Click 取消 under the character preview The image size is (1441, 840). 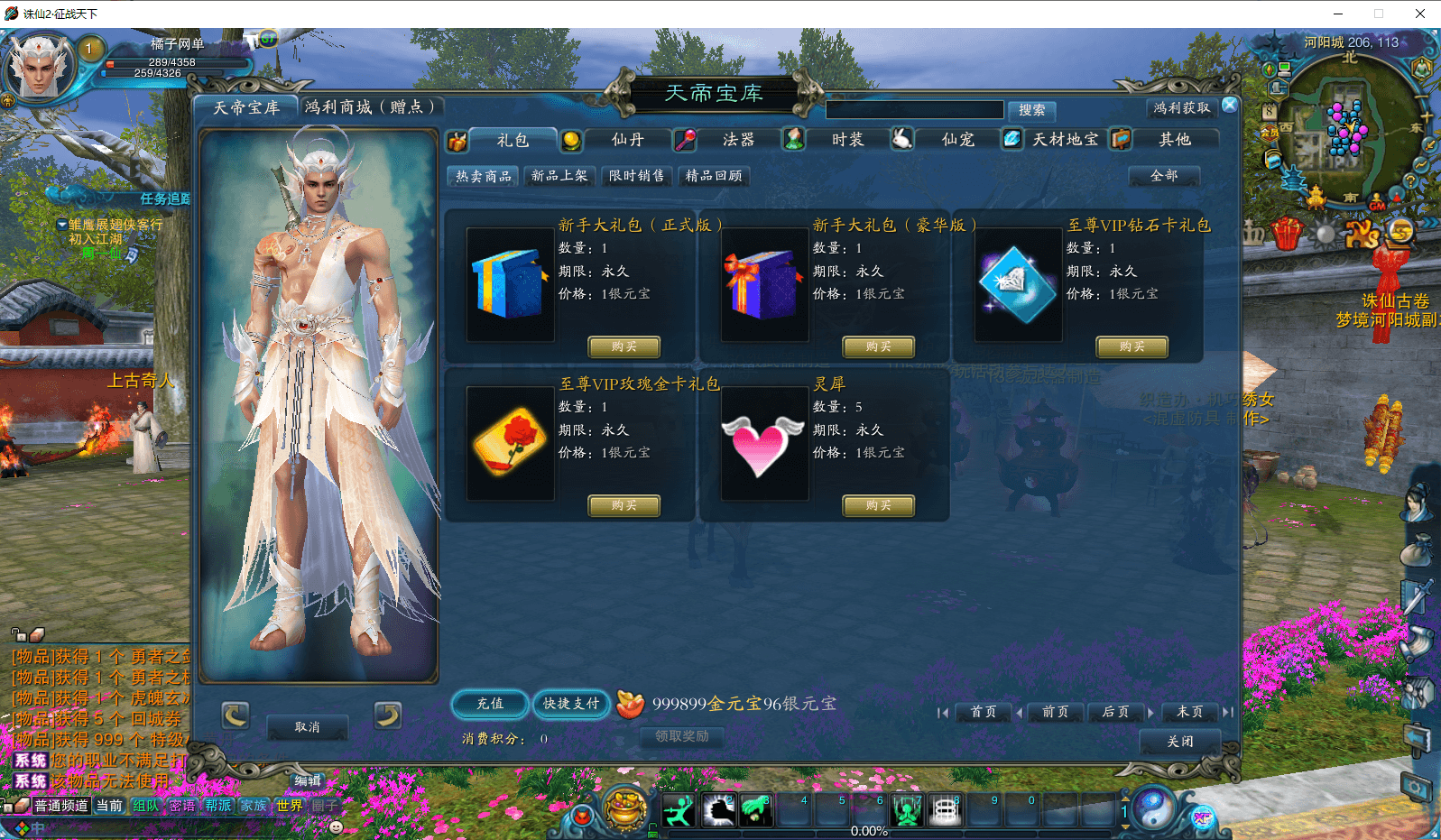pos(307,727)
